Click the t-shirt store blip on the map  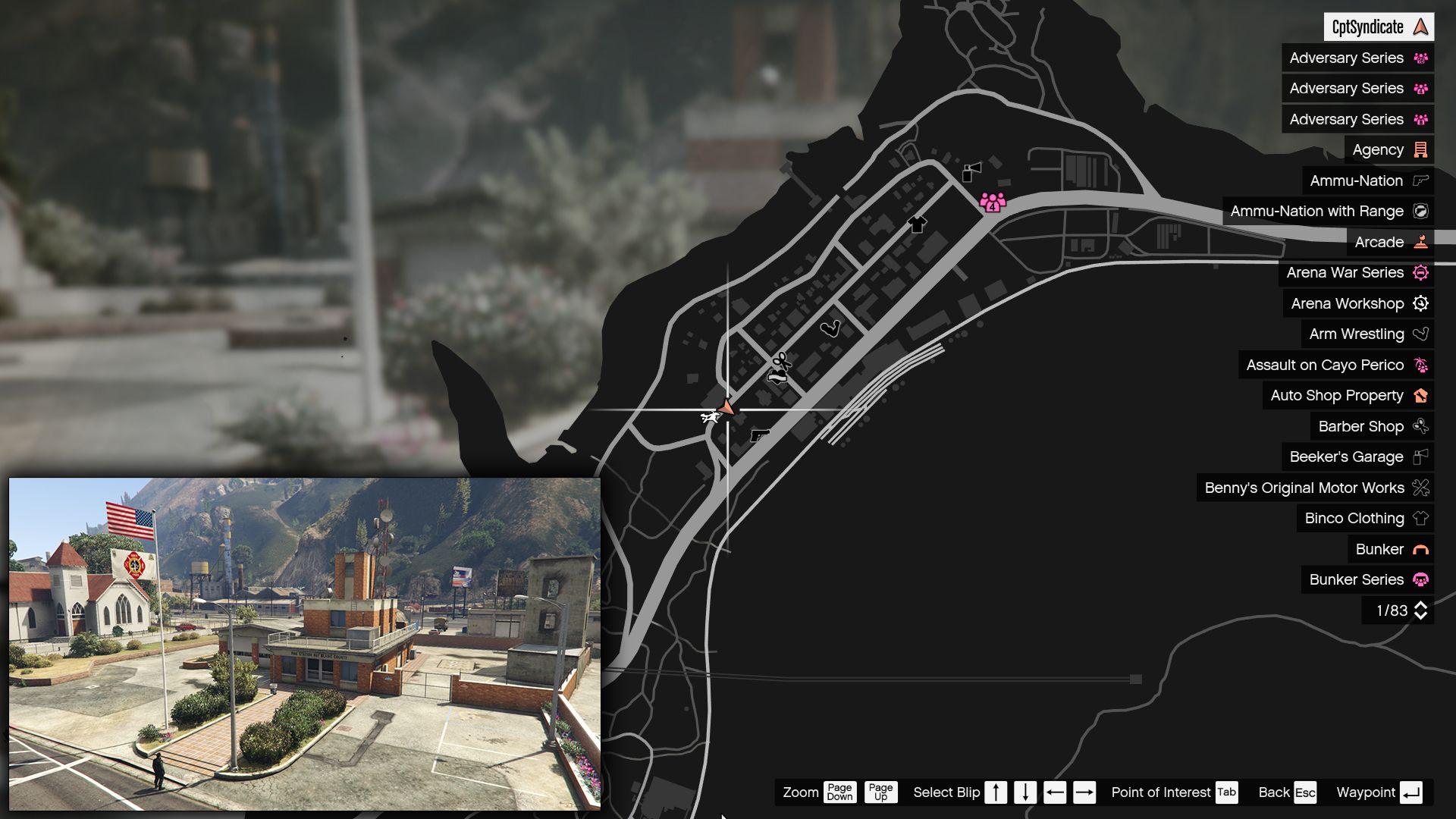[915, 224]
